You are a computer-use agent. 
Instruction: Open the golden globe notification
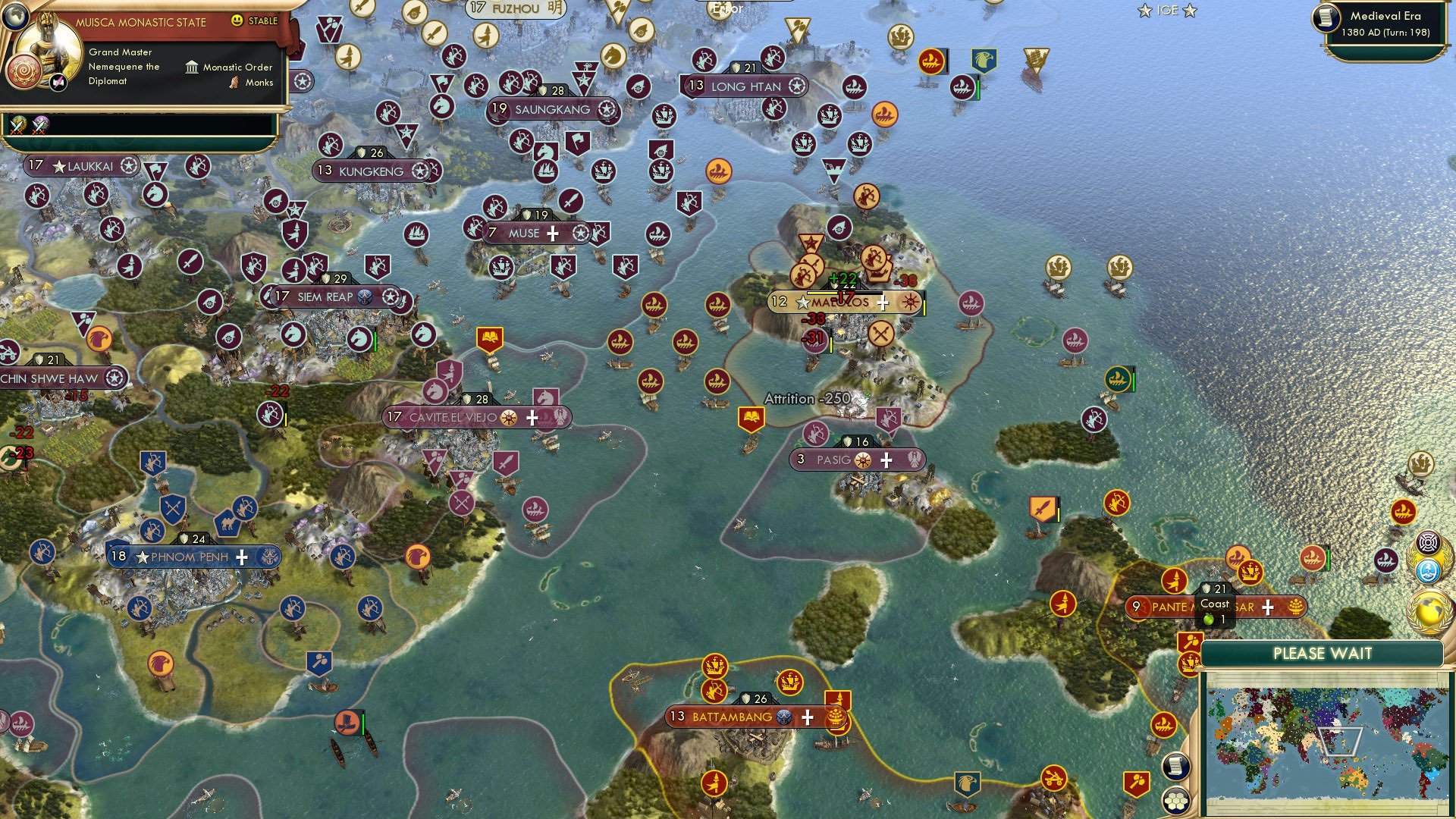(x=1429, y=610)
